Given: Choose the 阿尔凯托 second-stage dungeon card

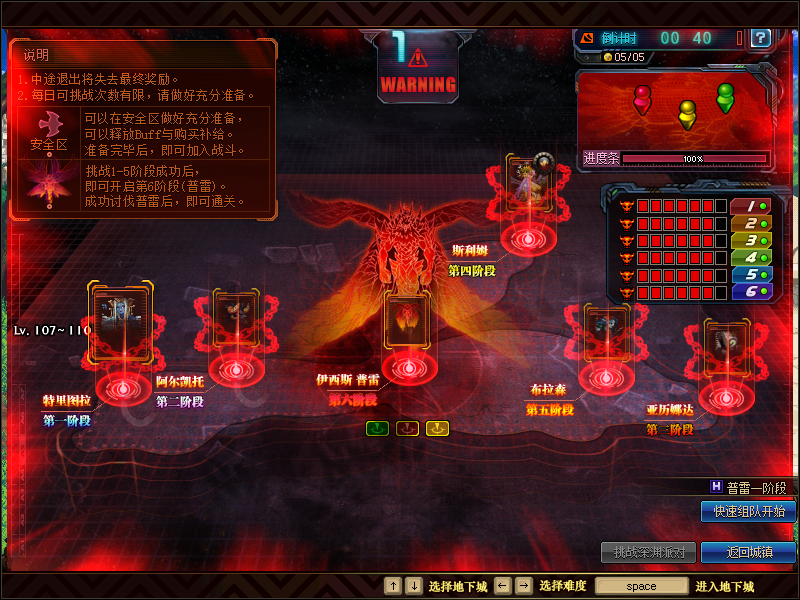Looking at the screenshot, I should coord(236,320).
